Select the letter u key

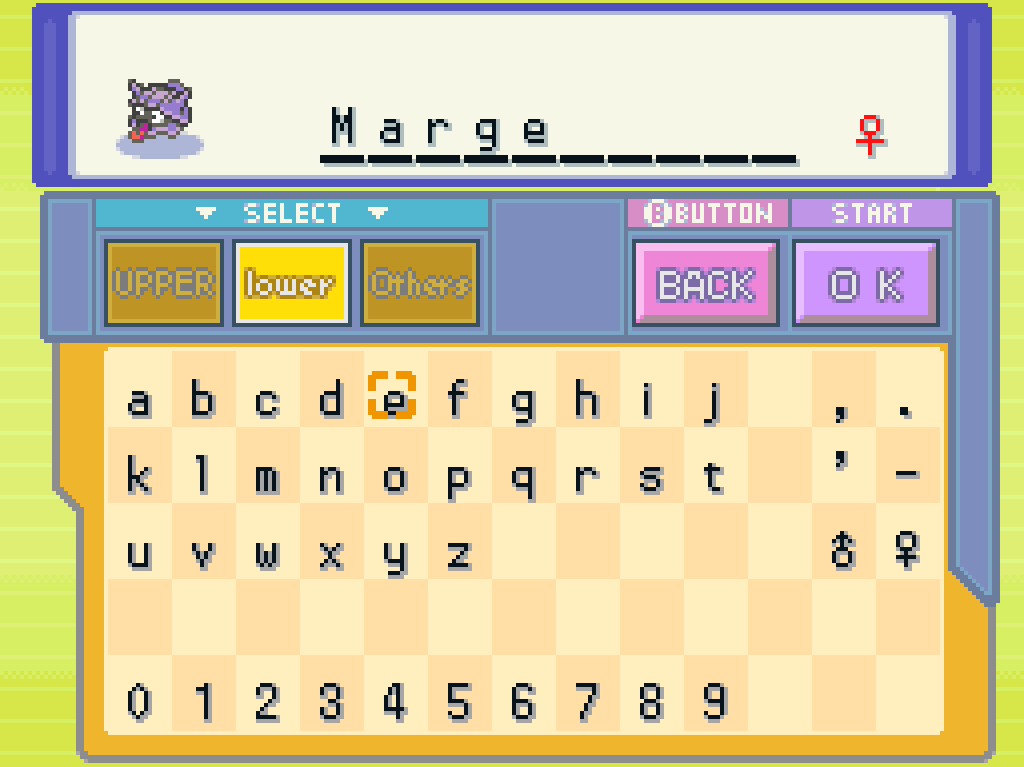(x=139, y=553)
